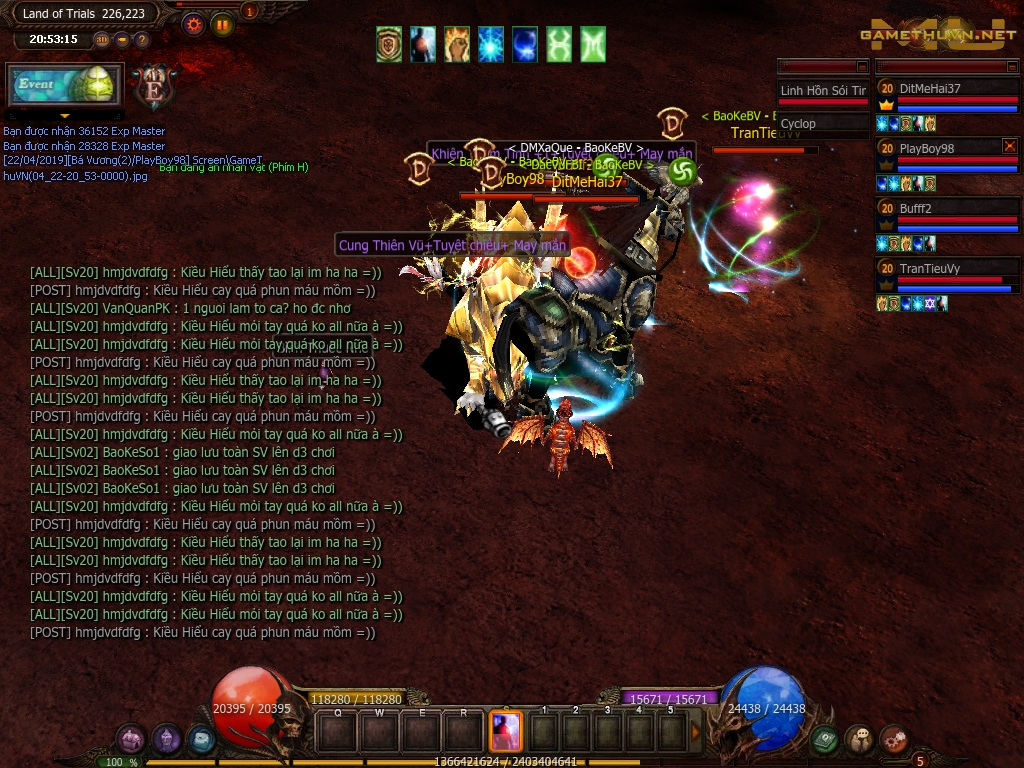Expand the hotbar with the orange arrow
This screenshot has width=1024, height=768.
click(x=696, y=733)
